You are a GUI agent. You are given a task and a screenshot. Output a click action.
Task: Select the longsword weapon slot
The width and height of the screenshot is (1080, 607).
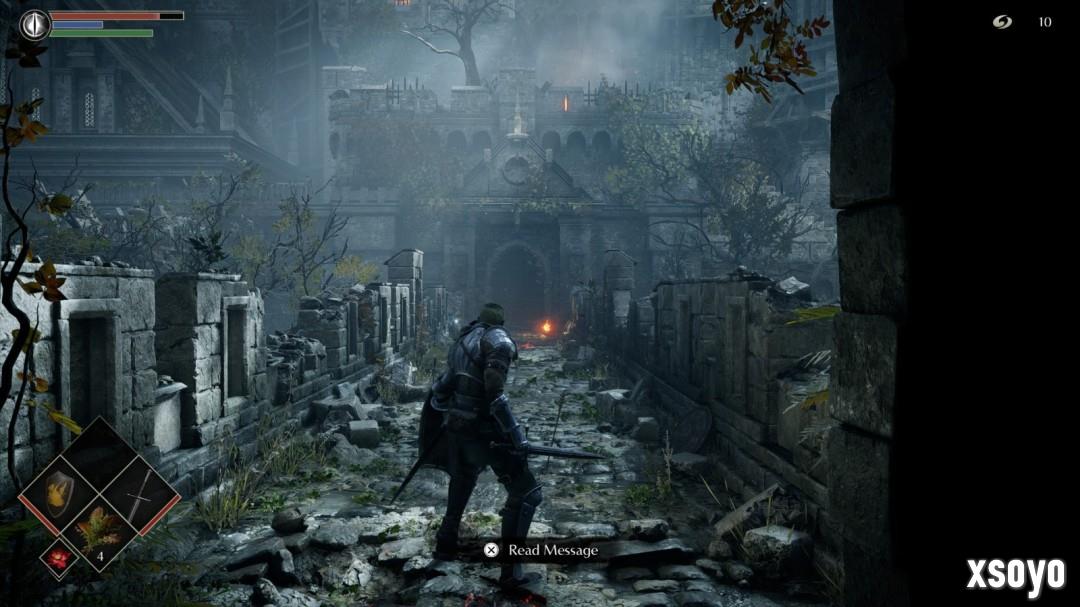pyautogui.click(x=140, y=494)
